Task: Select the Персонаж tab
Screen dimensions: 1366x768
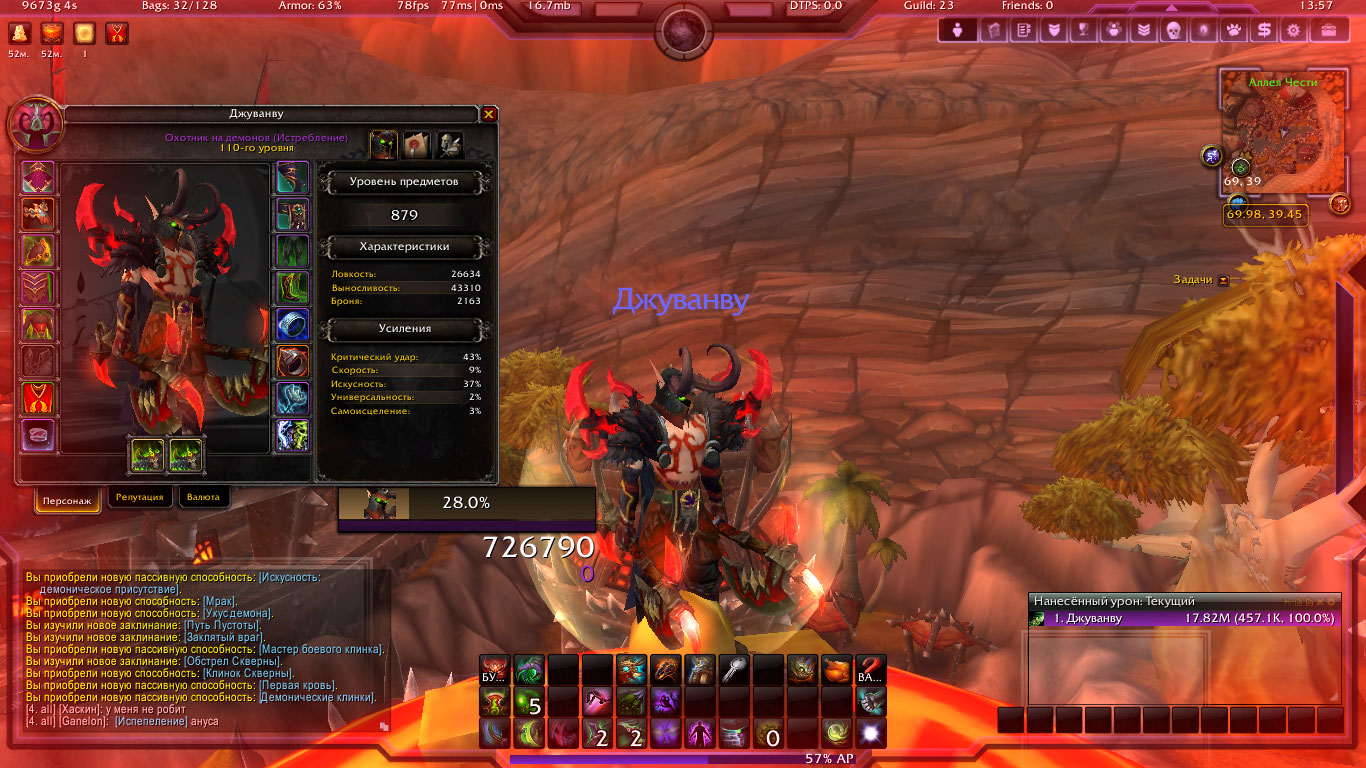Action: (x=67, y=500)
